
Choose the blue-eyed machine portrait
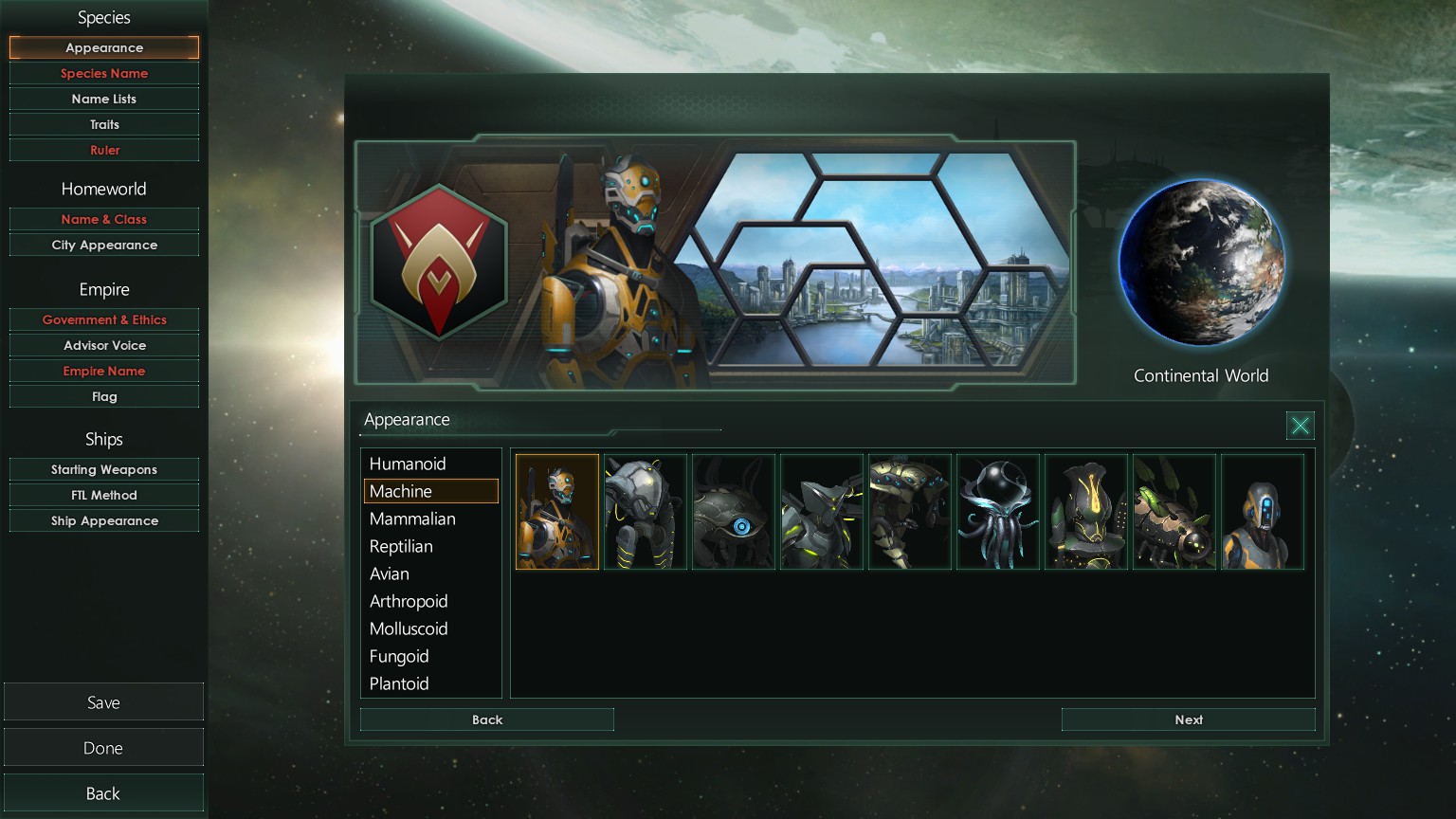click(x=734, y=512)
